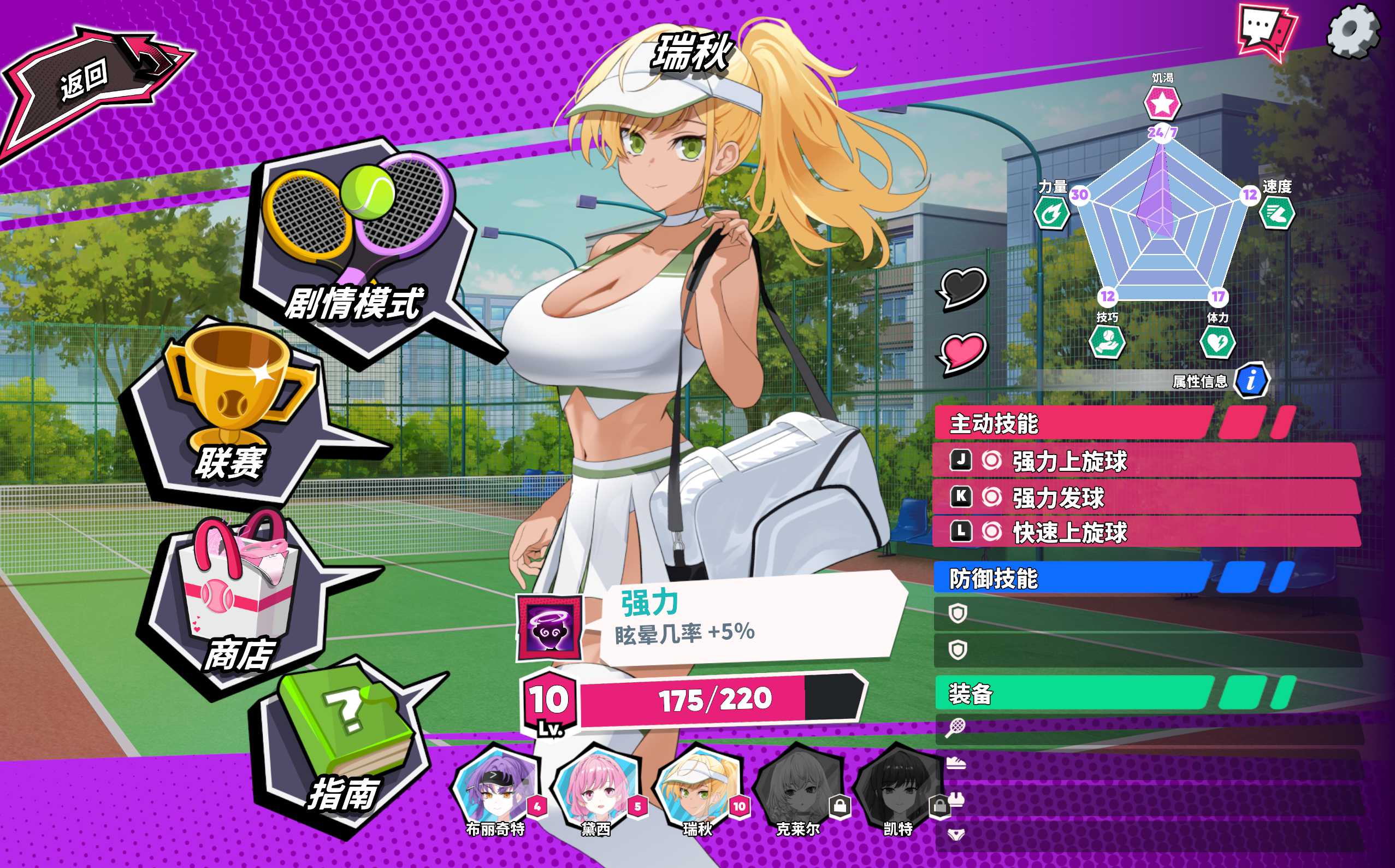Click the black heart speech bubble
Screen dimensions: 1395x868
964,287
